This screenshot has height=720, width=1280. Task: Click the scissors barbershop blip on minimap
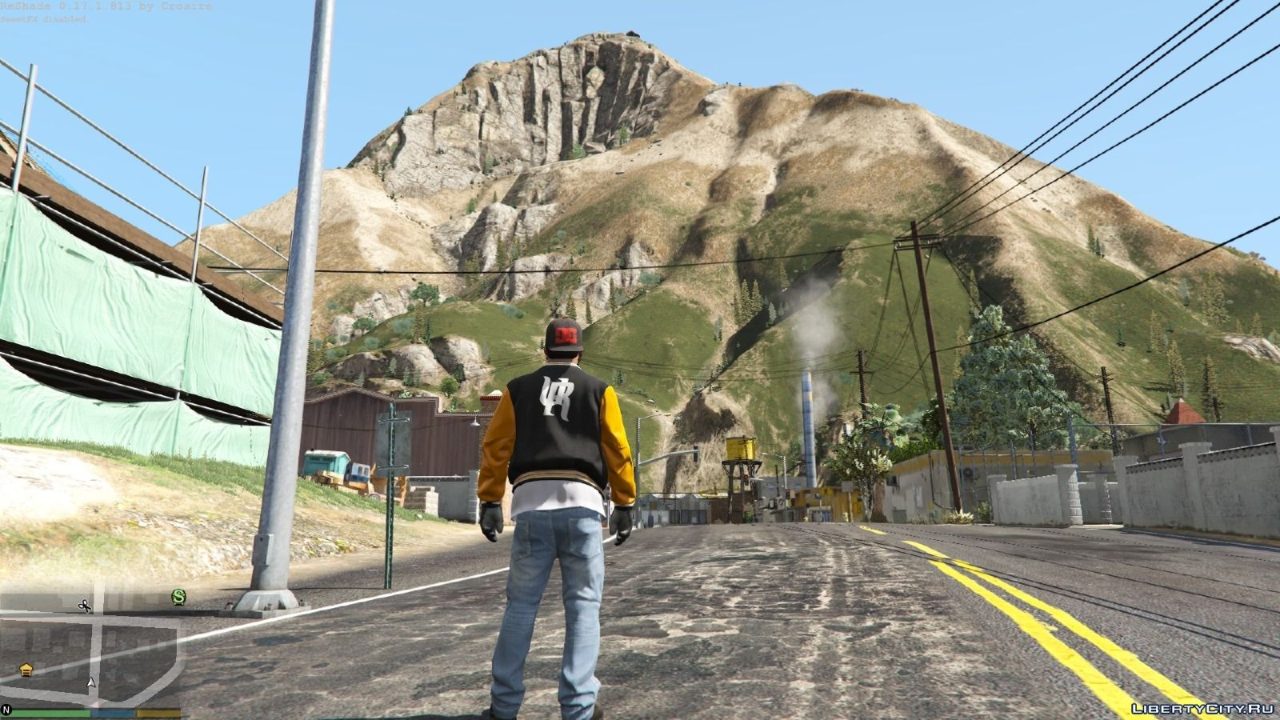pyautogui.click(x=84, y=606)
